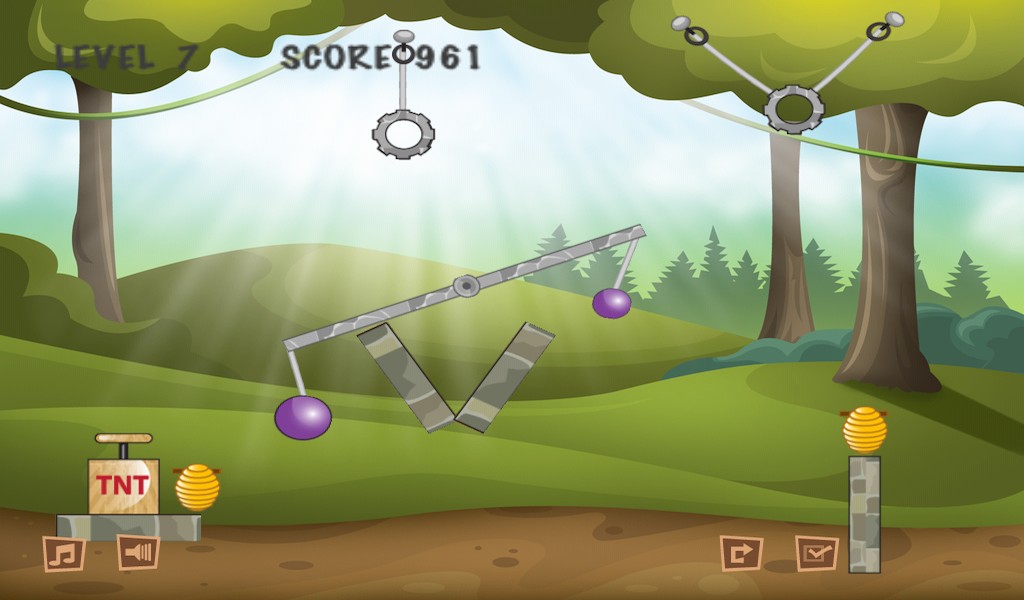Toggle the speaker sound effects button
Viewport: 1024px width, 600px height.
(138, 552)
